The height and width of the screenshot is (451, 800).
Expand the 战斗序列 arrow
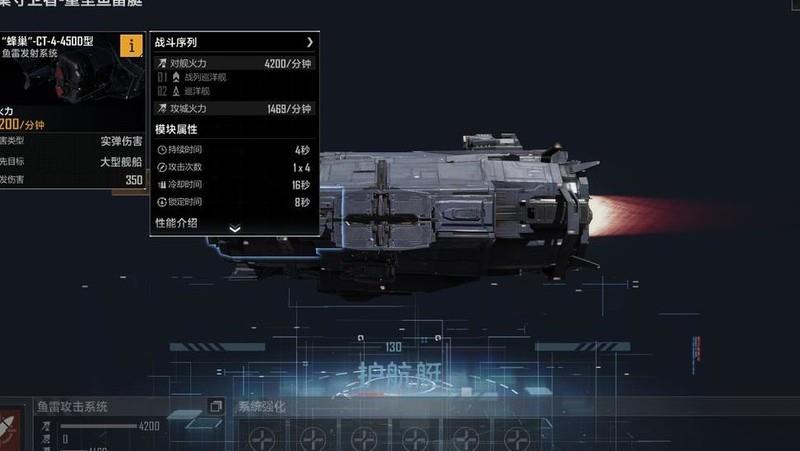pos(310,43)
